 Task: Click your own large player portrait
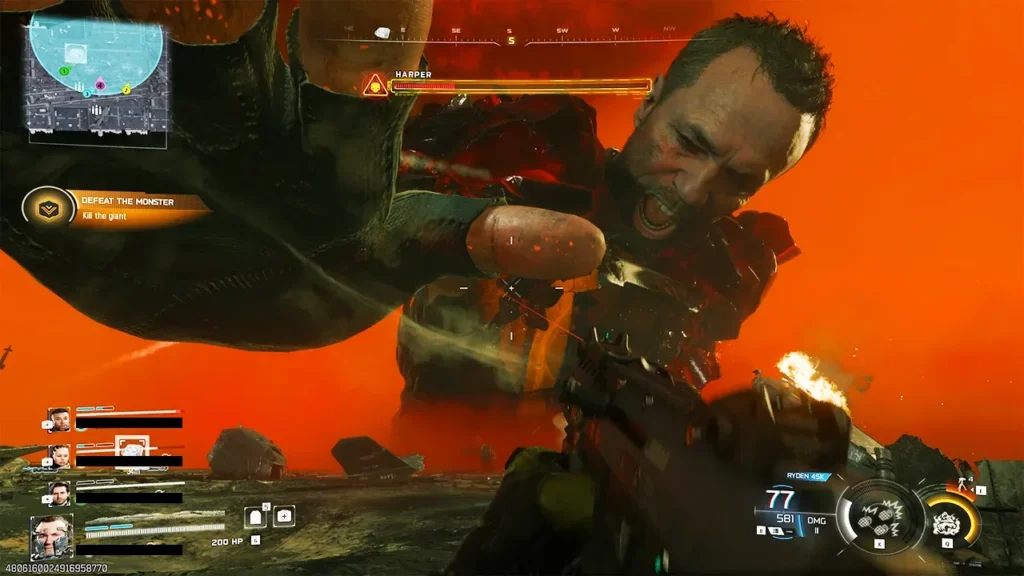pyautogui.click(x=51, y=537)
